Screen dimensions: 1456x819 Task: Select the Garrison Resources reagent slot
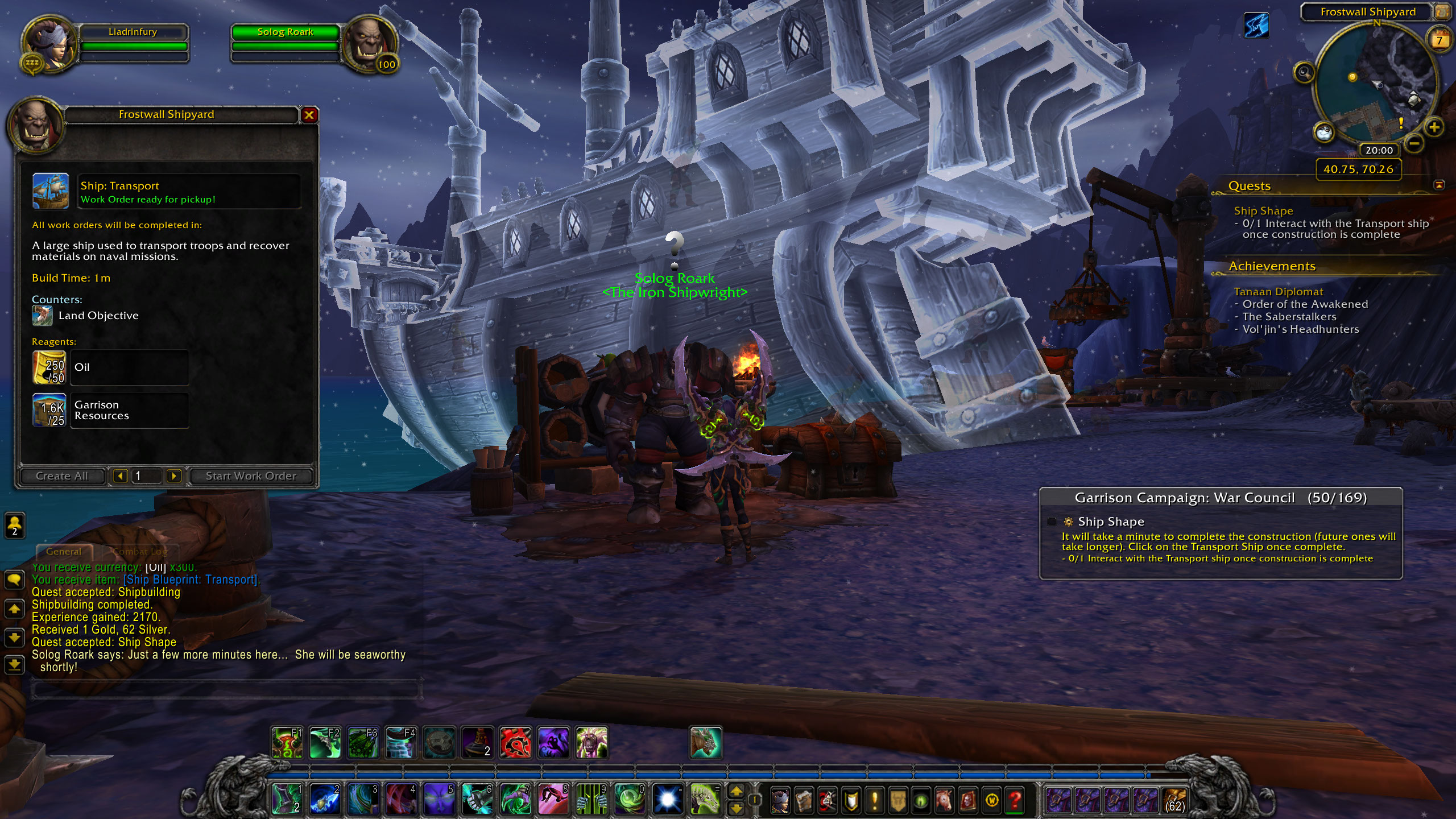[49, 410]
